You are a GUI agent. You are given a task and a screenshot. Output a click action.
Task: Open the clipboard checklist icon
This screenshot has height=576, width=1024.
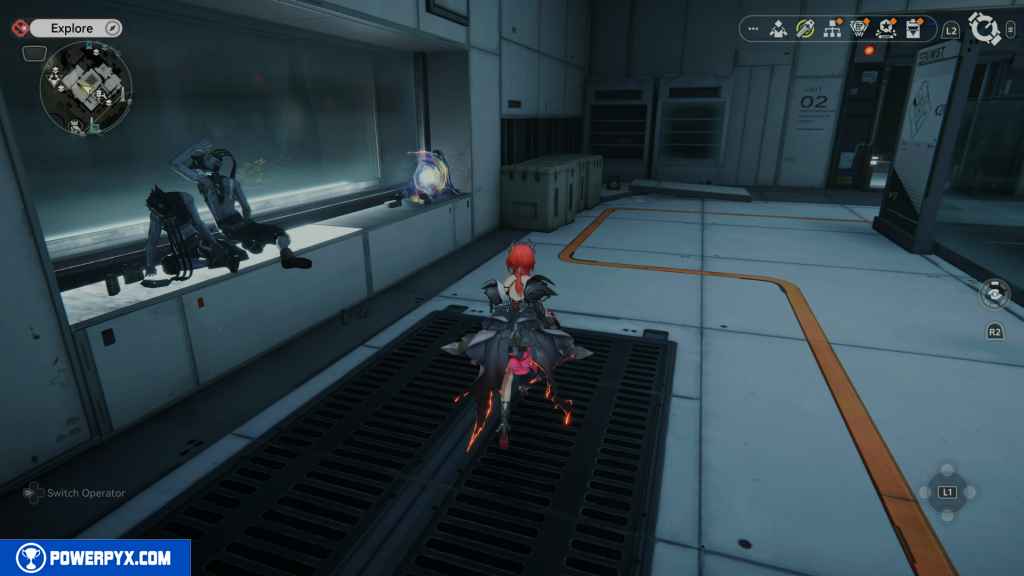[x=913, y=29]
